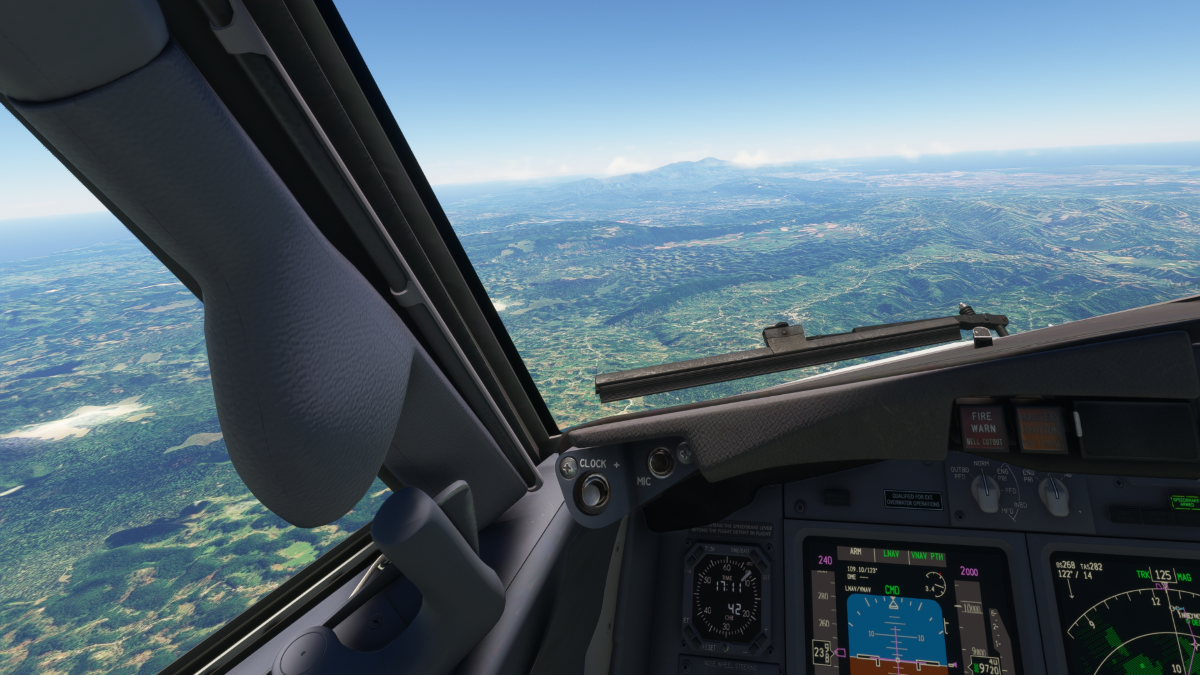This screenshot has height=675, width=1200.
Task: Reset the amber Master Caution light
Action: pos(1041,428)
